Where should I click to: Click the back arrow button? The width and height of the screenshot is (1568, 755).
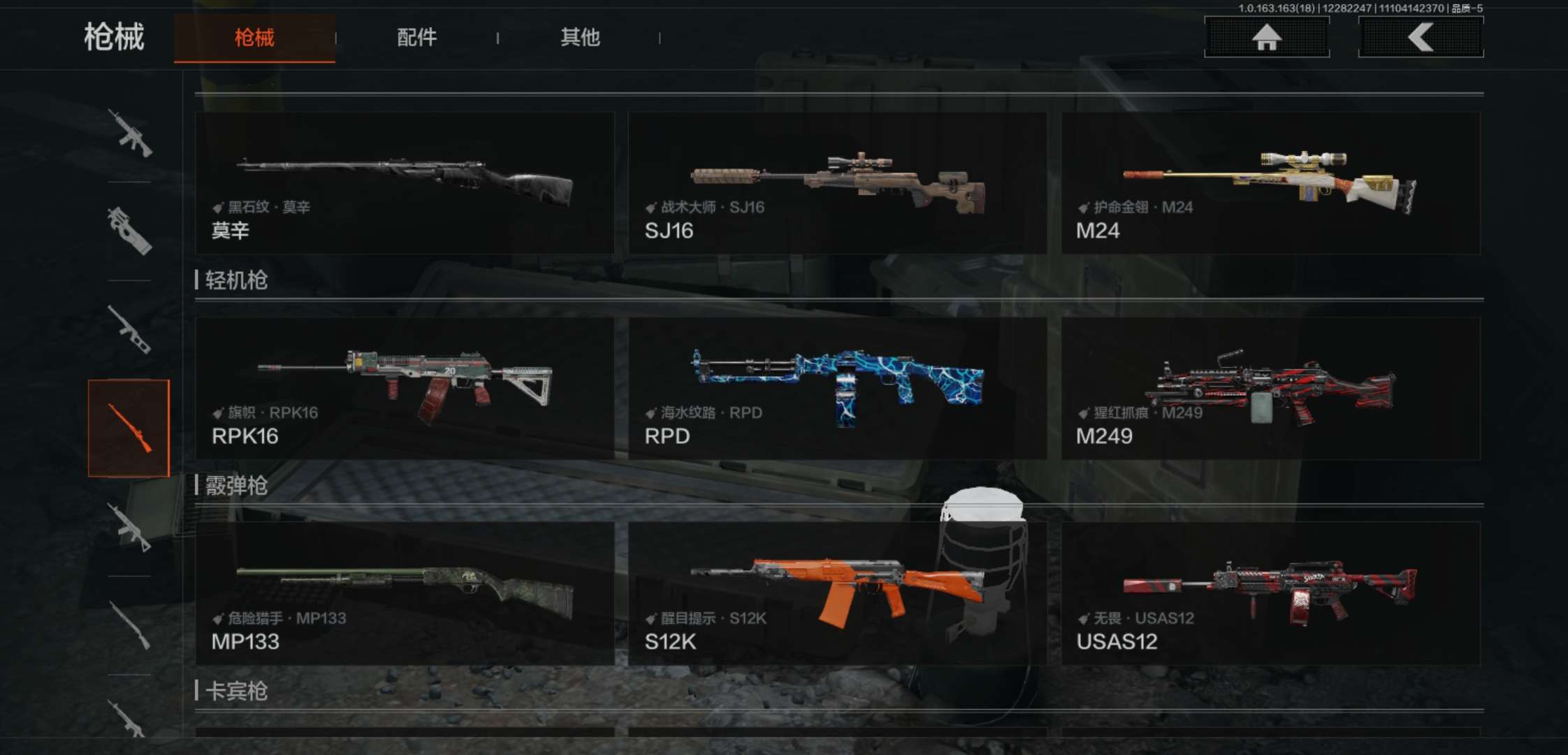pos(1421,37)
